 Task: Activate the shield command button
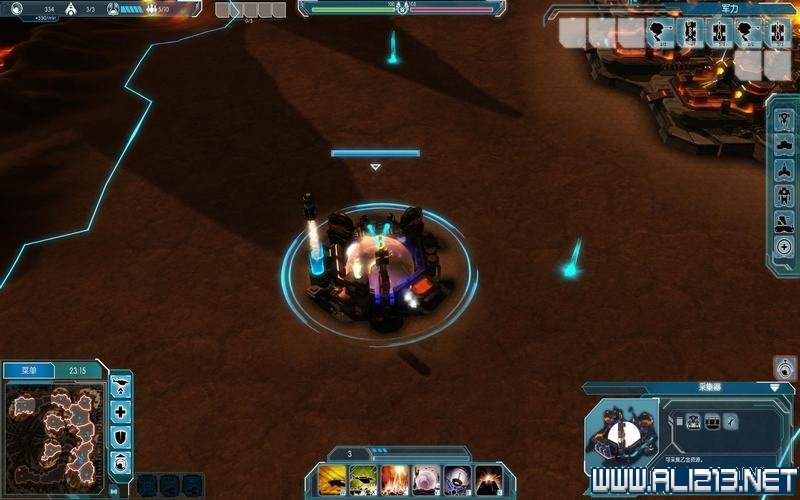tap(121, 436)
